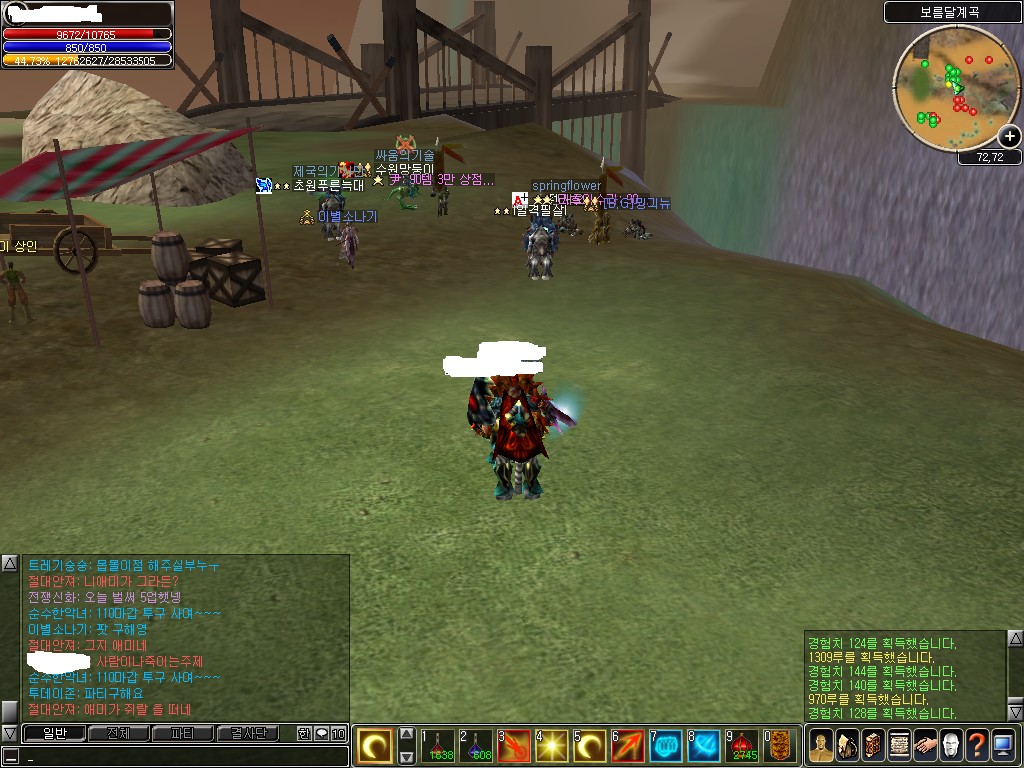Open the 결사단 chat tab

coord(247,733)
